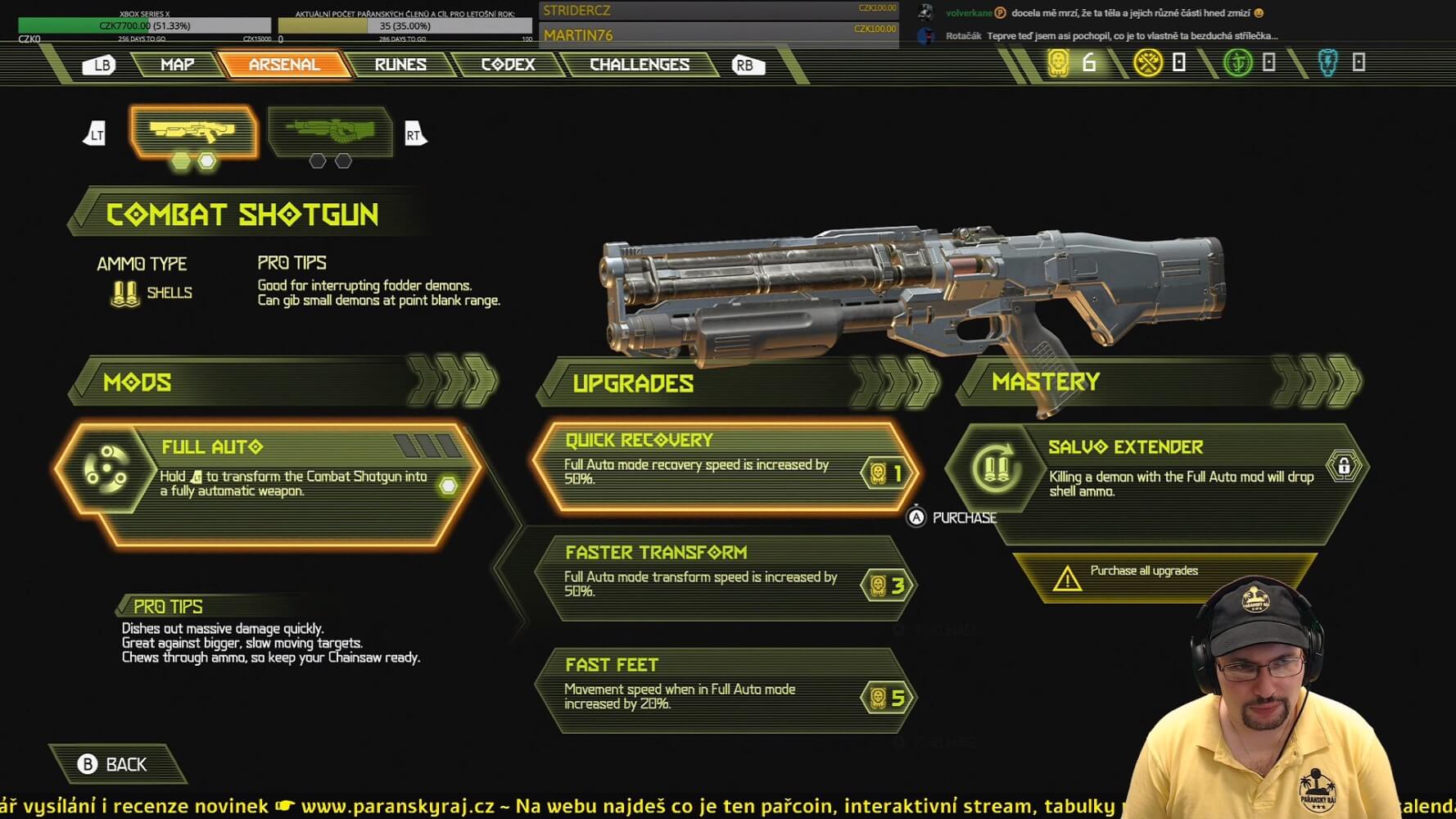Open the Runes tab
This screenshot has height=819, width=1456.
[x=400, y=65]
